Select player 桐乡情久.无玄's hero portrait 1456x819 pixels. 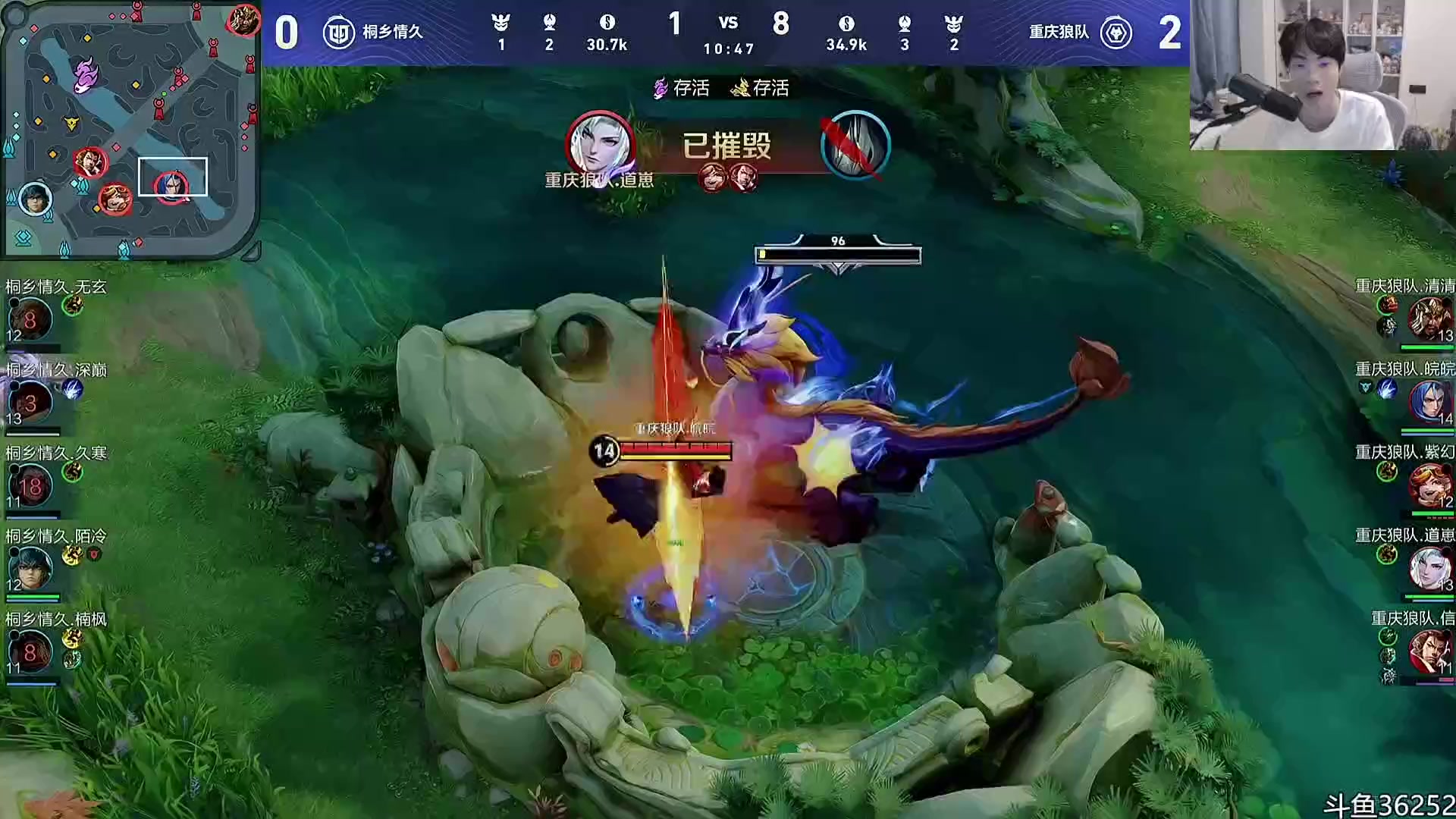point(30,318)
